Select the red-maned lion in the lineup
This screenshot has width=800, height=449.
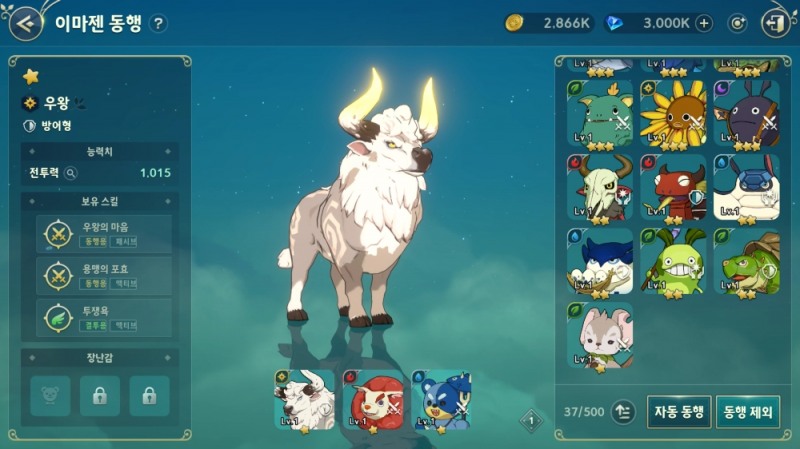373,399
